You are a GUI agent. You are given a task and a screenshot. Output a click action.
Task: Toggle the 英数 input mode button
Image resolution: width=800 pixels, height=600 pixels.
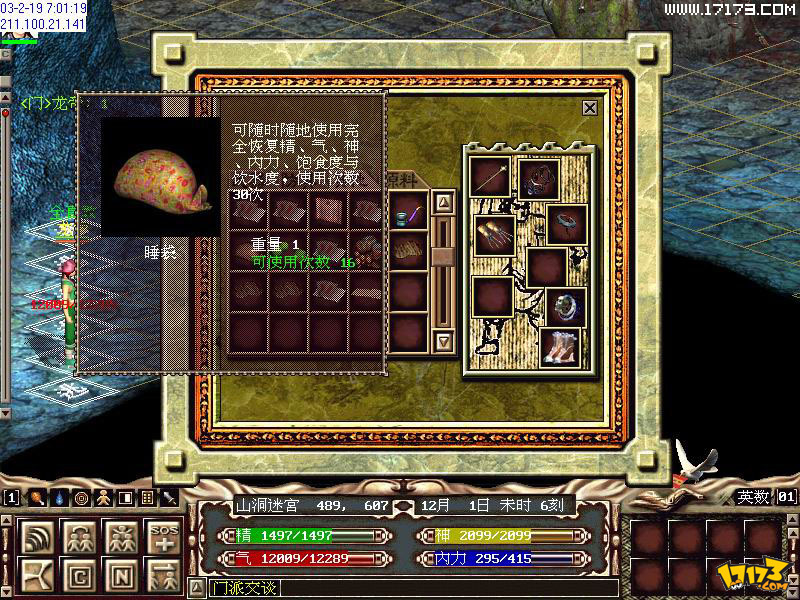[753, 497]
